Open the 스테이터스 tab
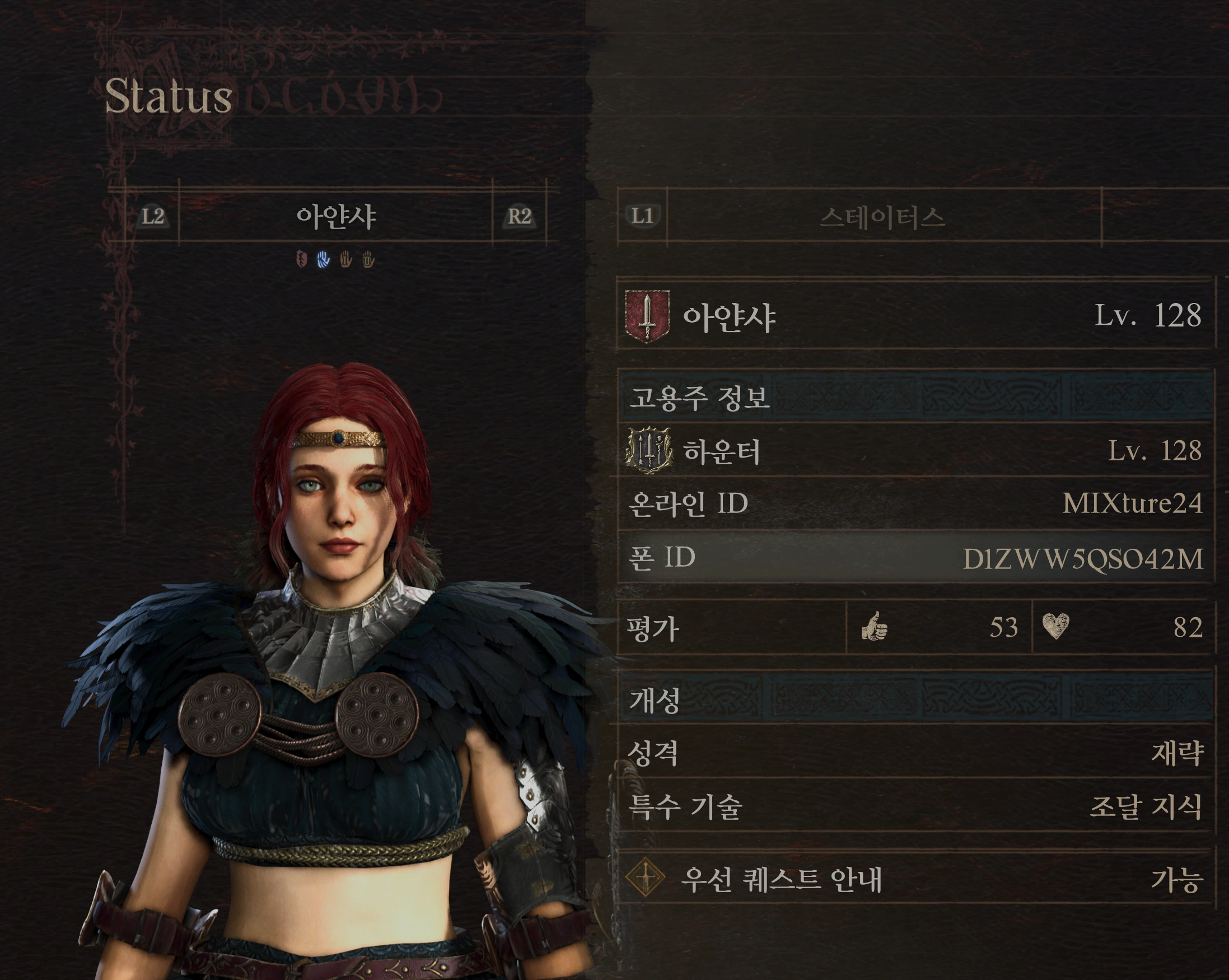The height and width of the screenshot is (980, 1229). point(882,217)
